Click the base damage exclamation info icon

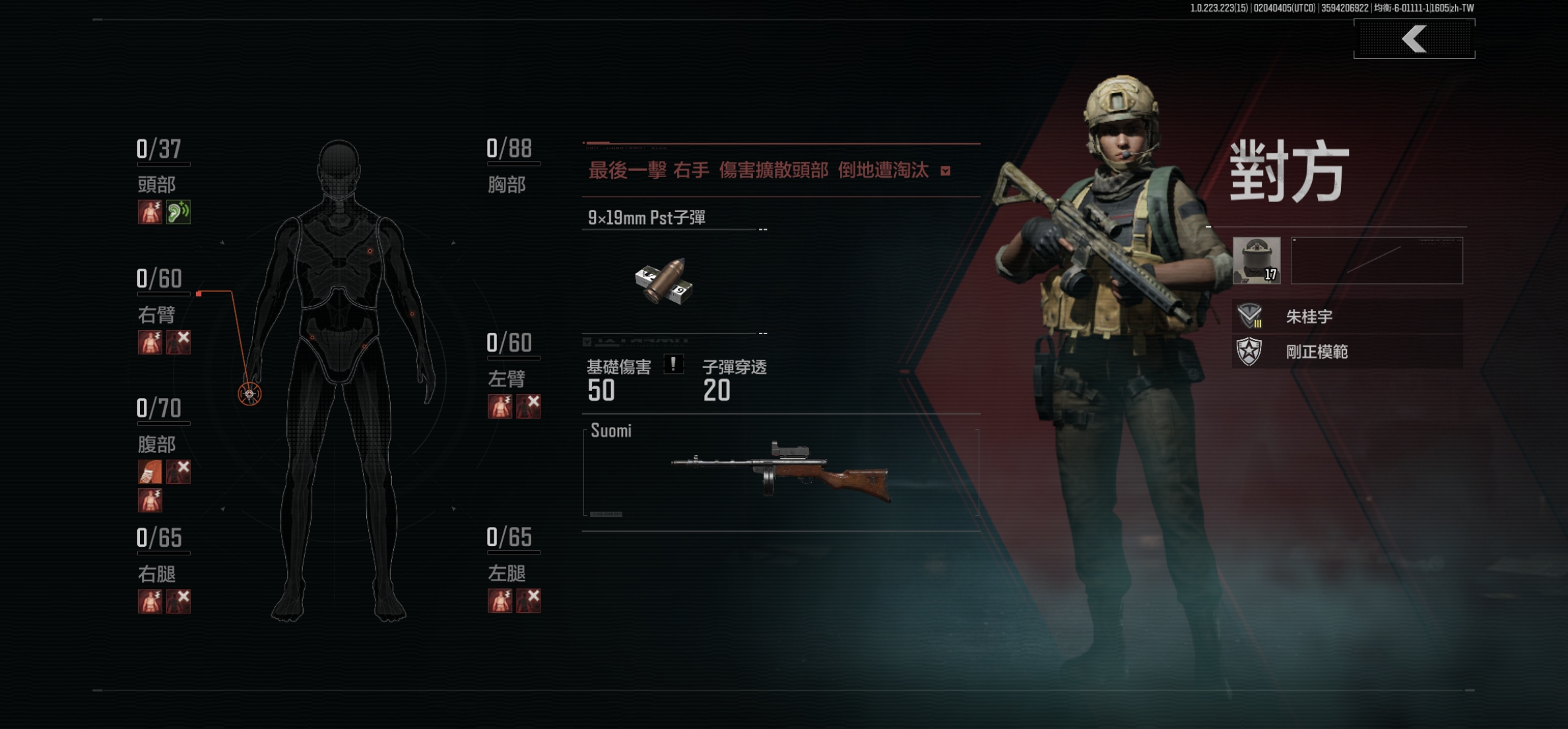tap(673, 364)
